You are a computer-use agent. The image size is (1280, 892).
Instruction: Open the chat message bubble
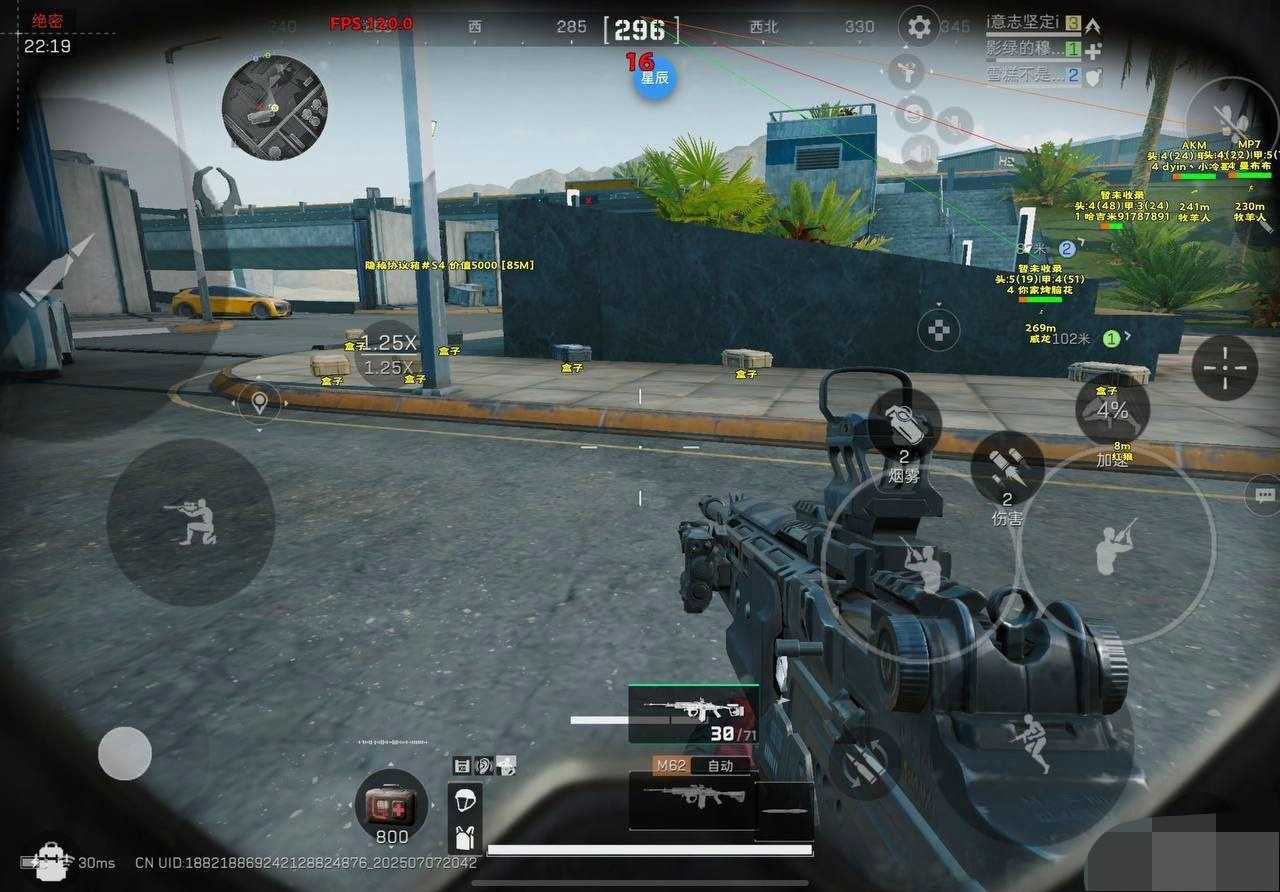(x=1265, y=494)
